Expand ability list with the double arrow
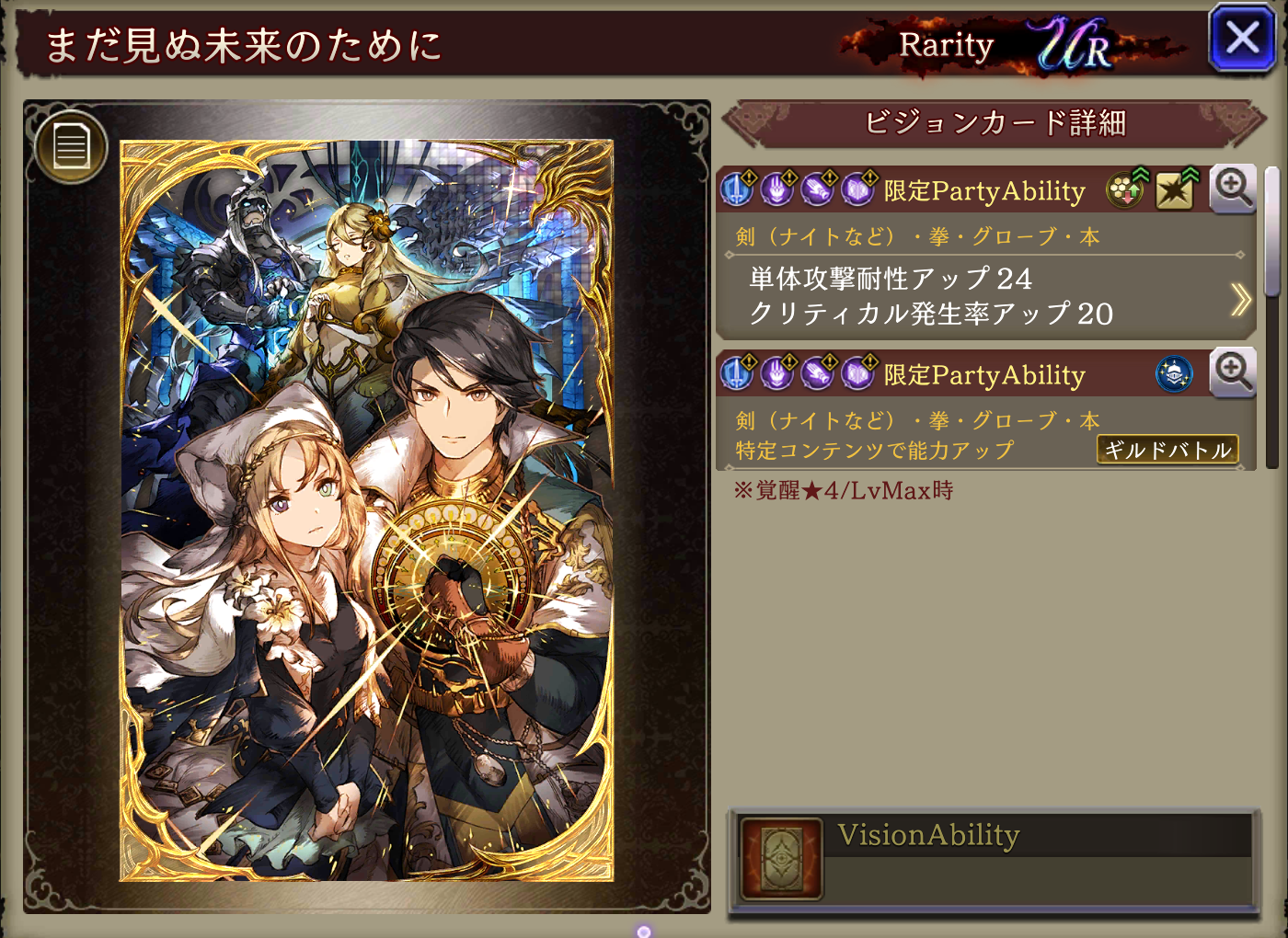Image resolution: width=1288 pixels, height=938 pixels. 1240,299
